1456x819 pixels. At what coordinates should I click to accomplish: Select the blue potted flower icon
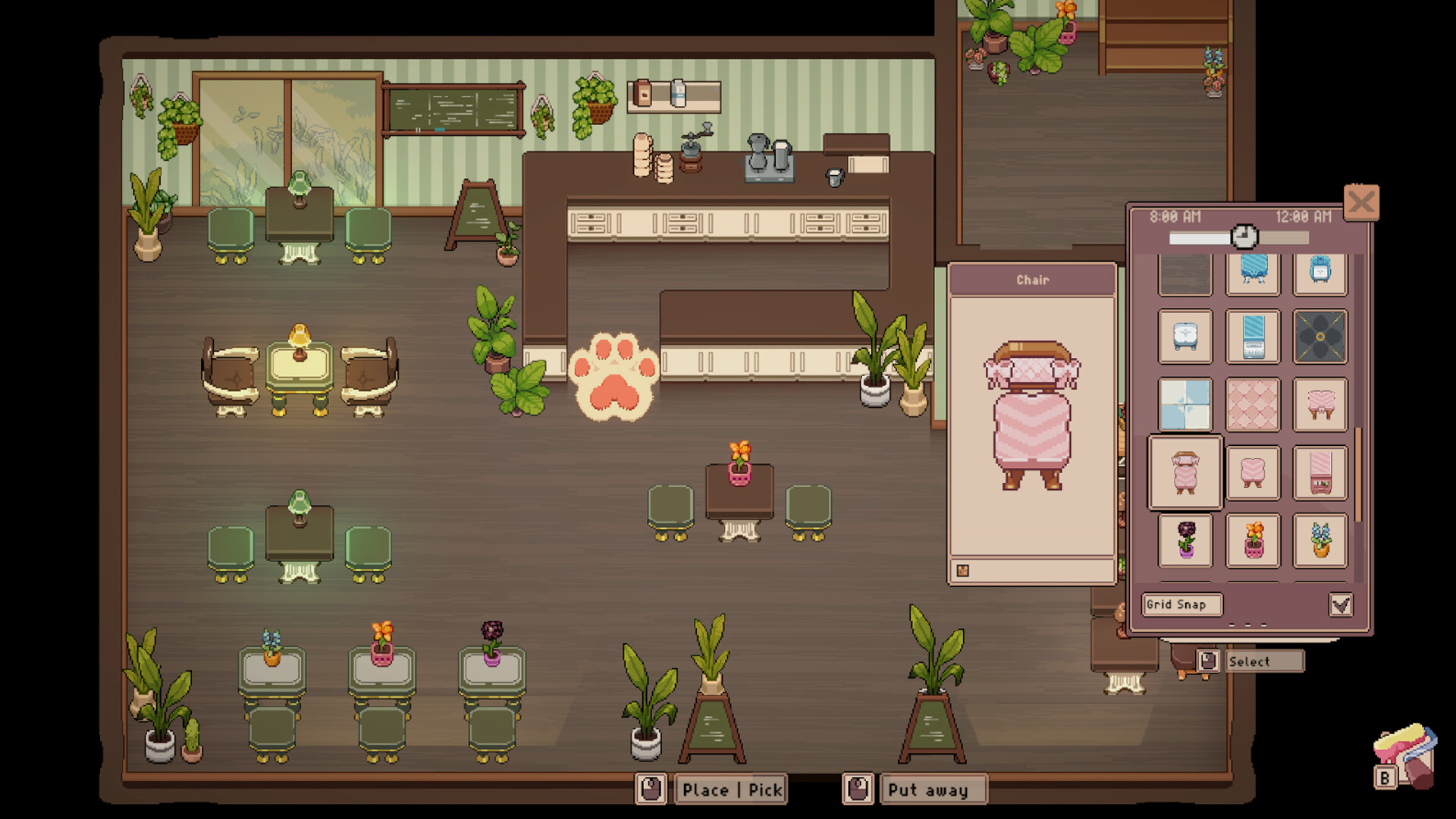1321,540
